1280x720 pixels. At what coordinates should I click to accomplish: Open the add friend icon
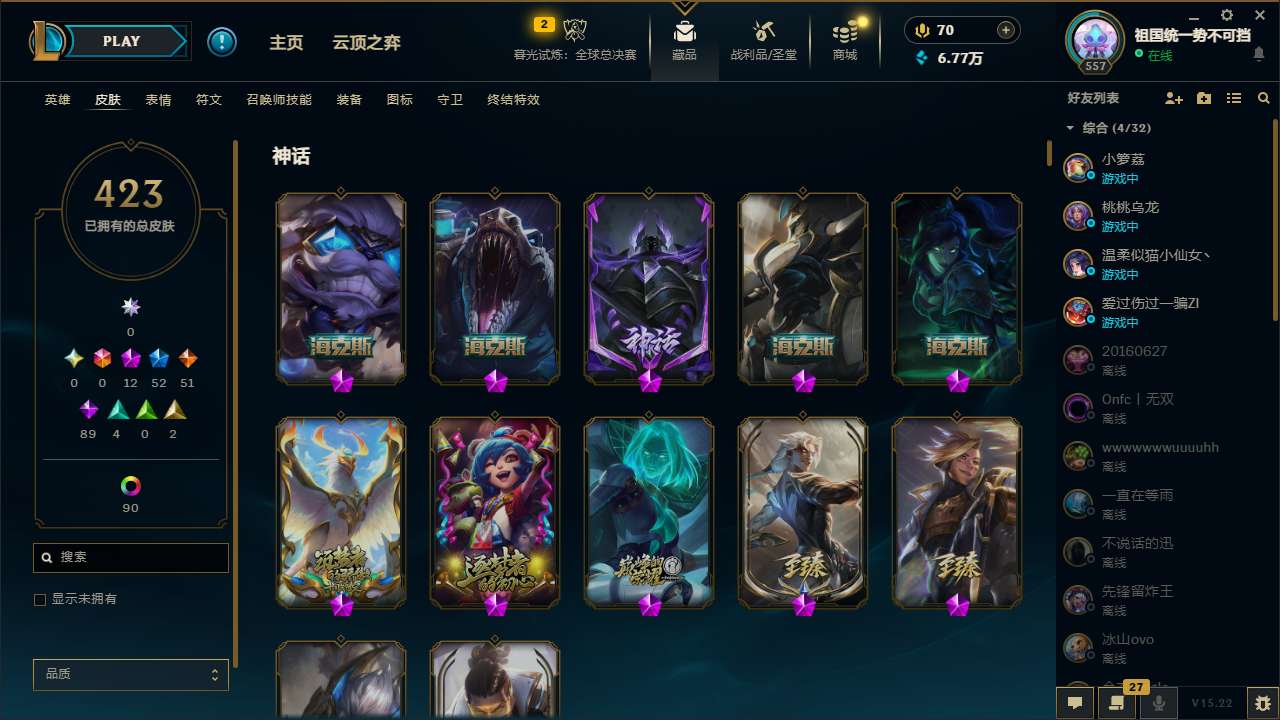(1171, 98)
